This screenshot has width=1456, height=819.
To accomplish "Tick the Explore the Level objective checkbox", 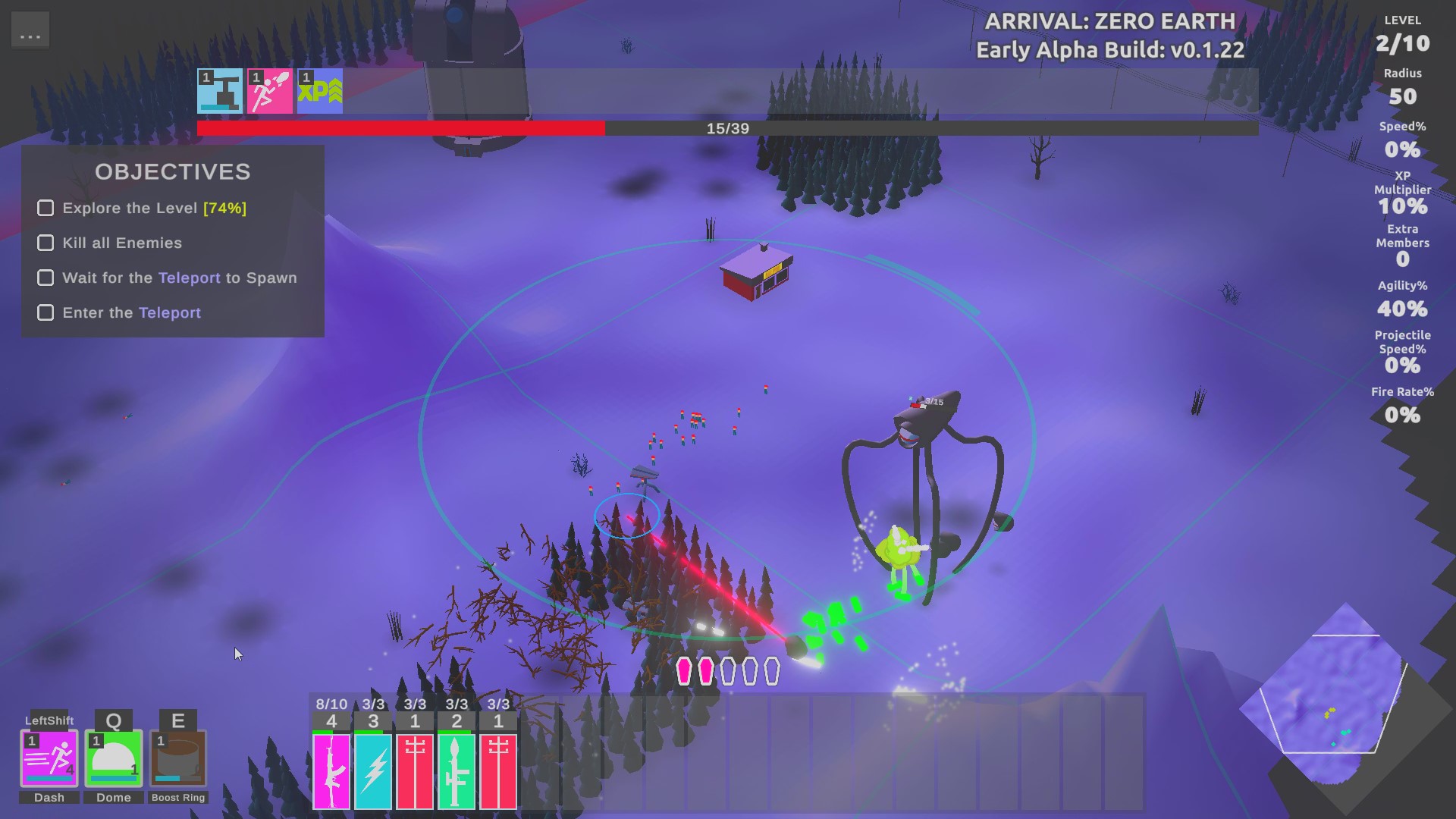I will (x=45, y=208).
